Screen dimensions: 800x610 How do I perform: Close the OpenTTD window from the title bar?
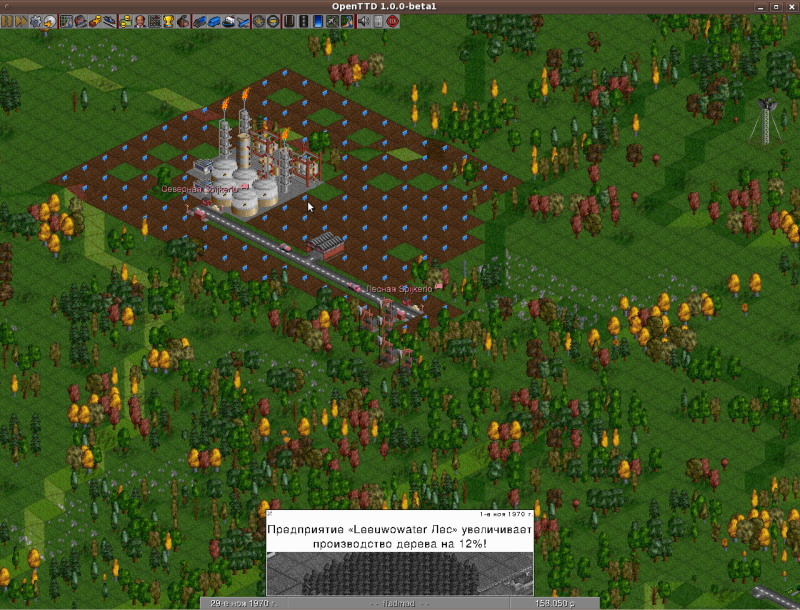[x=789, y=6]
